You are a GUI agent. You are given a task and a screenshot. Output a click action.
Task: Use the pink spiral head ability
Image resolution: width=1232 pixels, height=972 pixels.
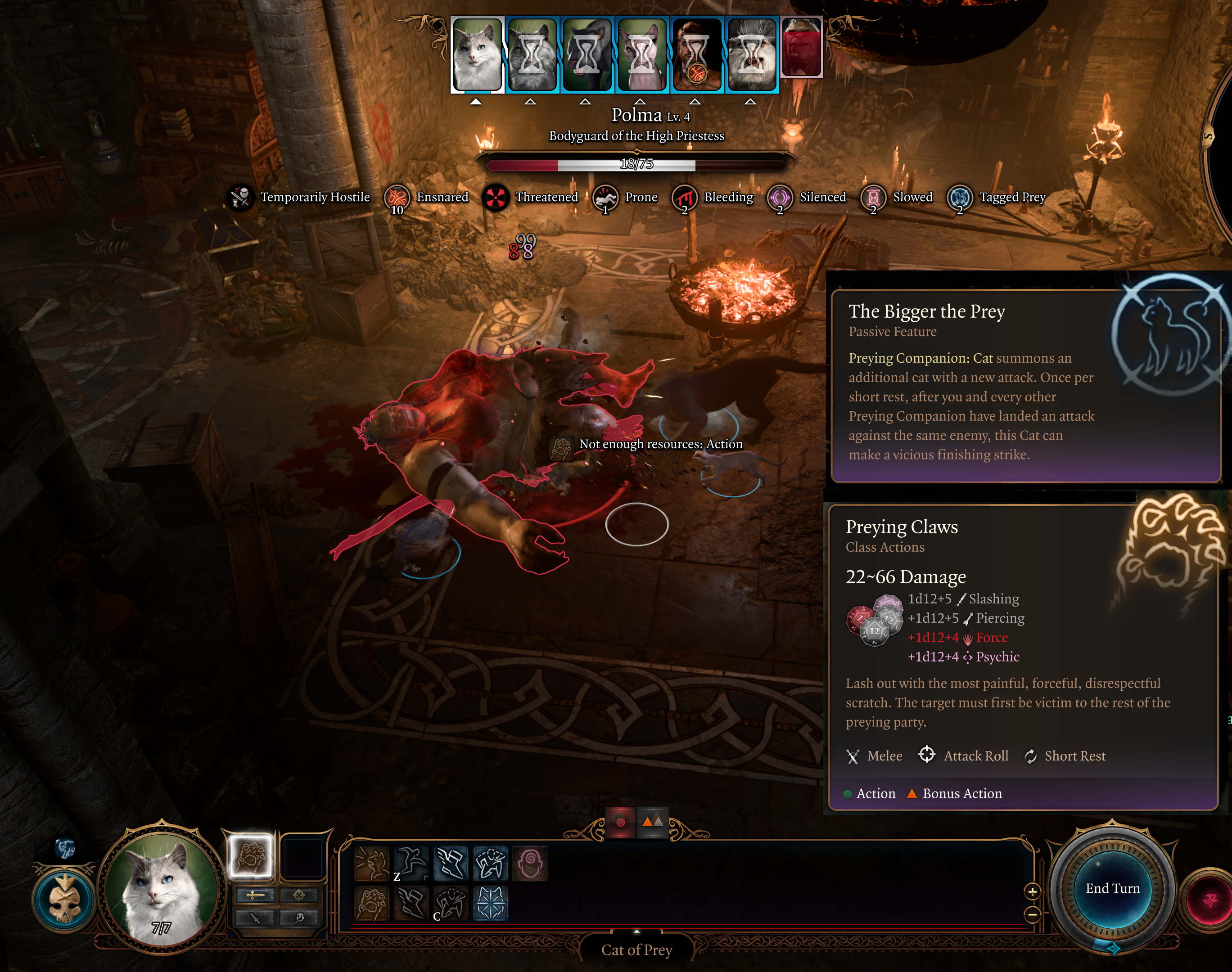(530, 863)
